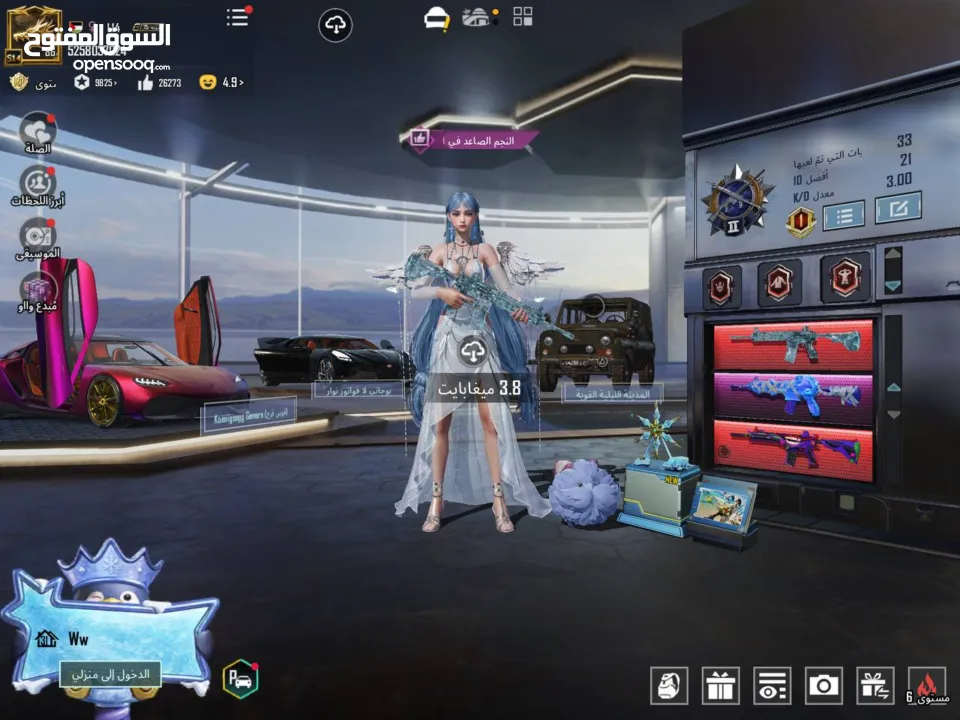Image resolution: width=960 pixels, height=720 pixels.
Task: Select the purple-blue rifle skin in showcase
Action: tap(793, 396)
